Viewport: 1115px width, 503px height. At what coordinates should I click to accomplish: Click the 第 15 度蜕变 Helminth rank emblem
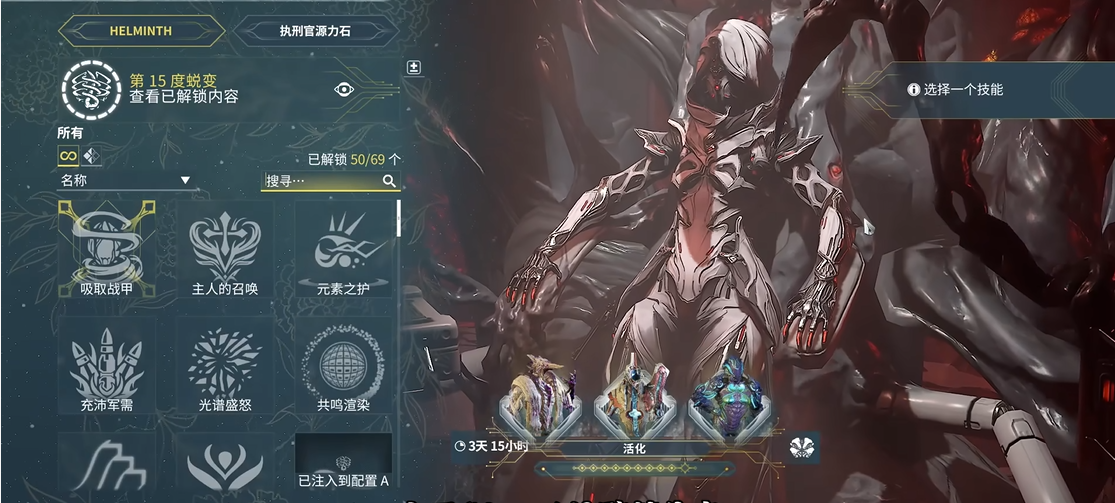89,89
